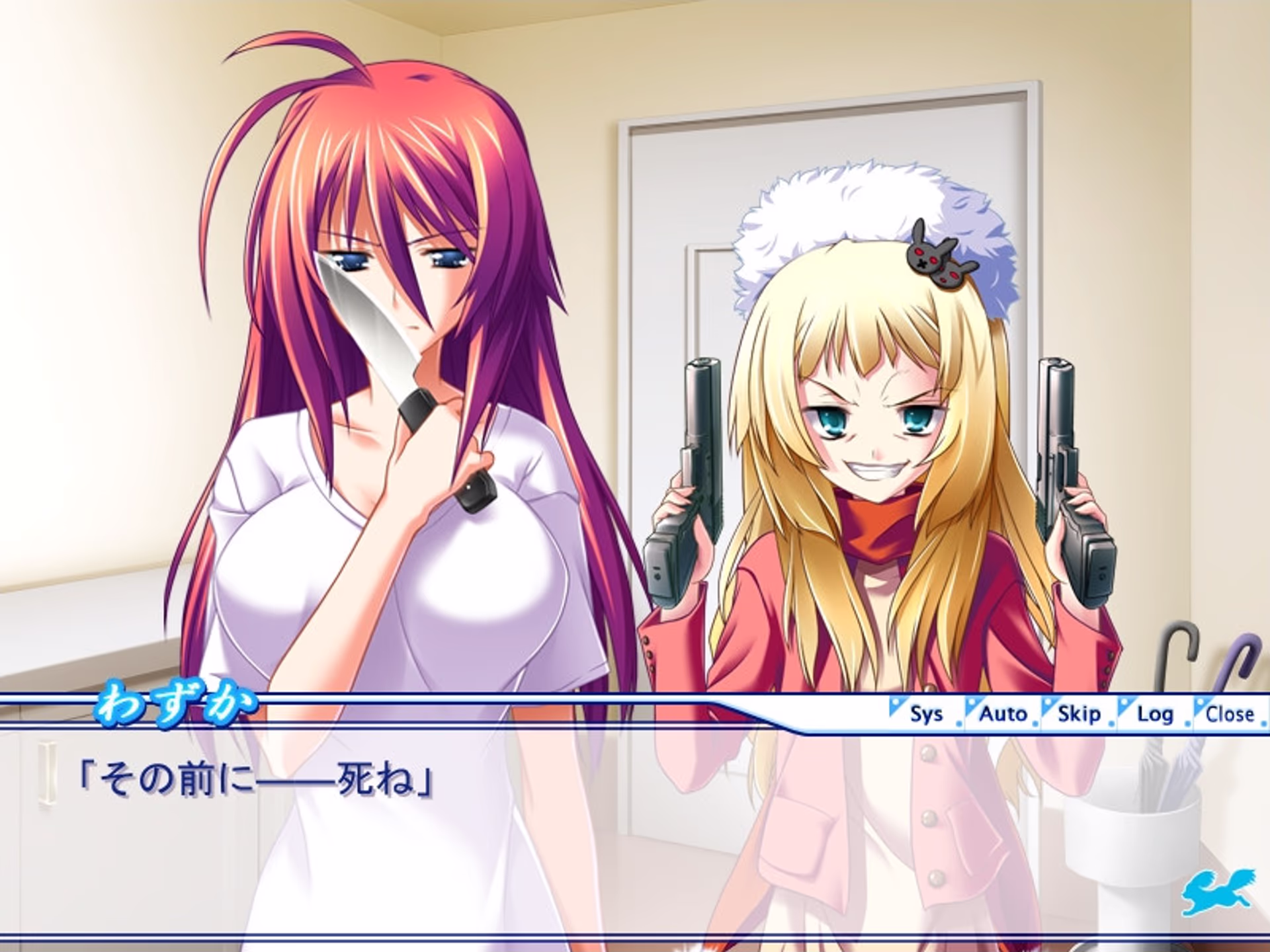
Task: Click the small blue dot after Skip
Action: pos(1112,723)
